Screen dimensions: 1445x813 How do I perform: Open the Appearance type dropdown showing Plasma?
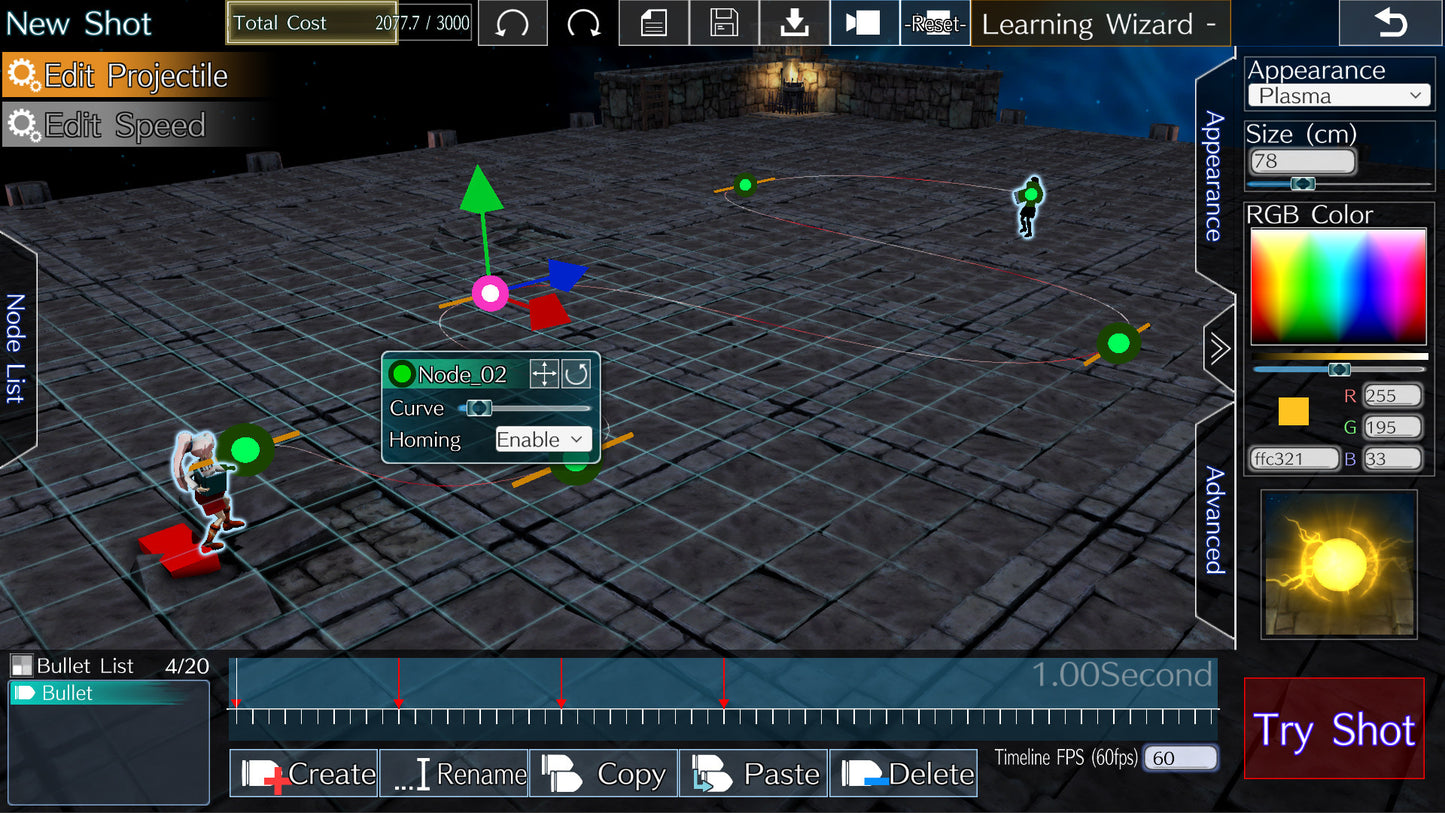coord(1338,95)
